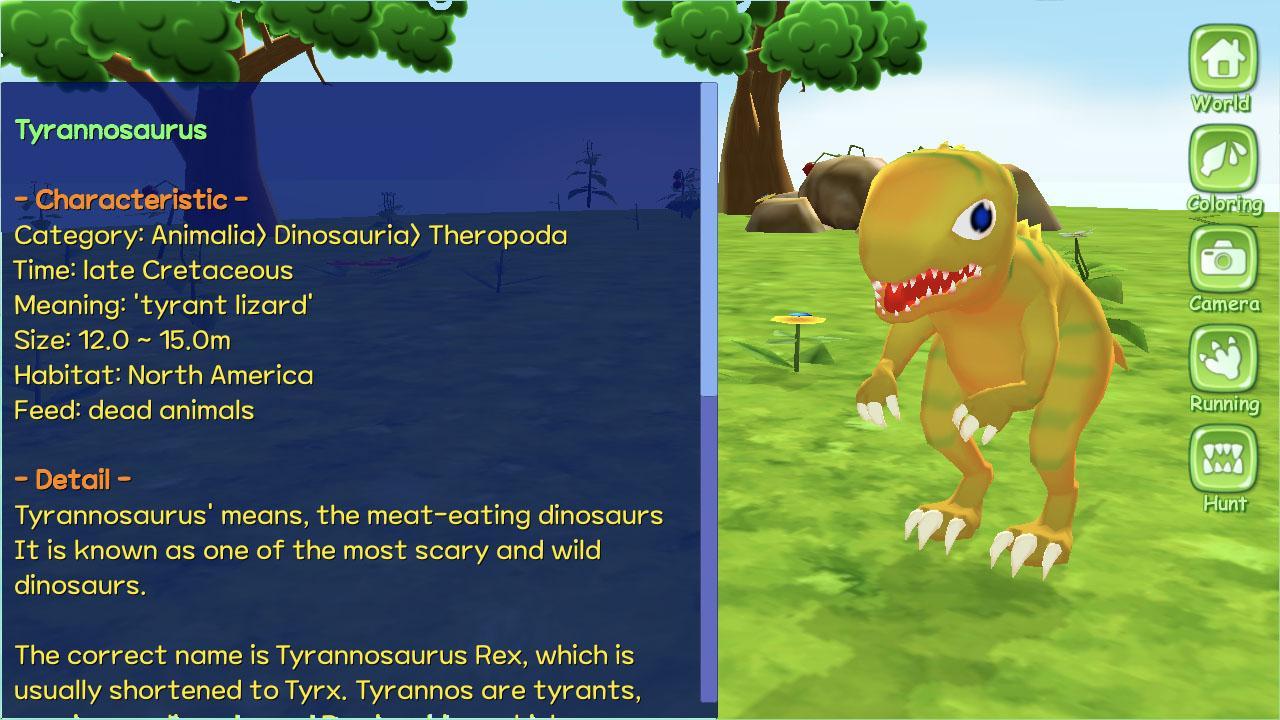Click the camera lens graphic in the sidebar

point(1222,263)
